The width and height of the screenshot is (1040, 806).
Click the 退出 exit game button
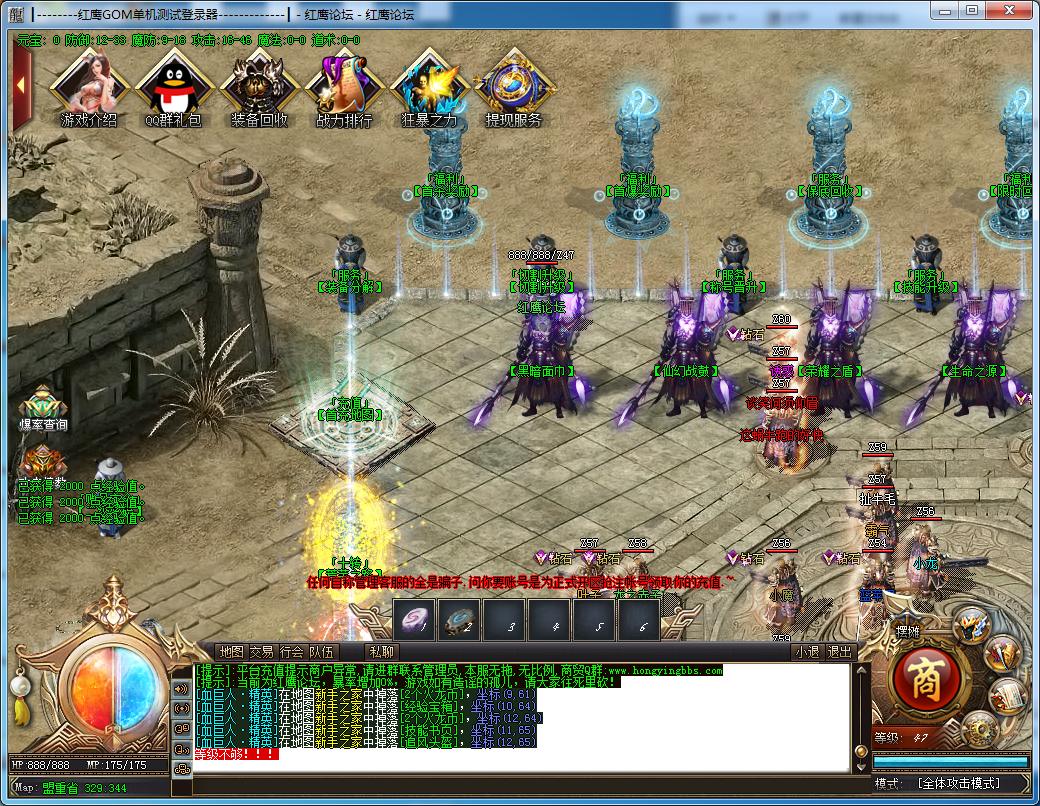pos(840,652)
